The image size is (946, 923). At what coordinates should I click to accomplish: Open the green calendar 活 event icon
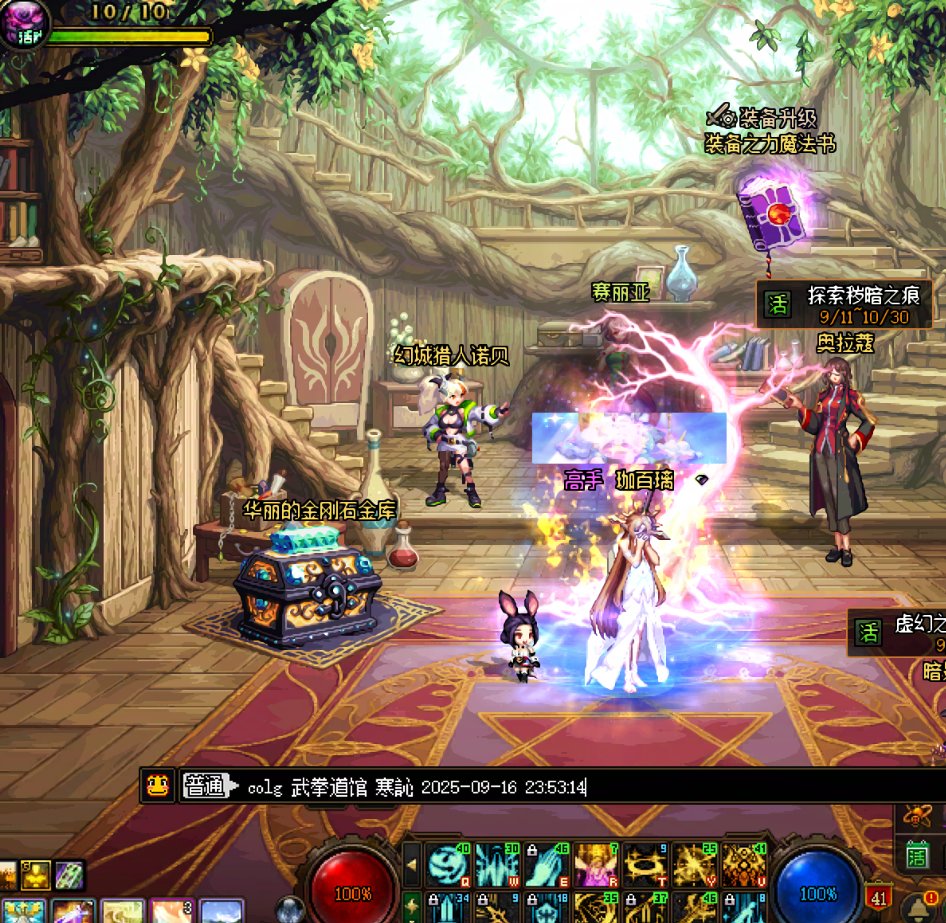click(918, 855)
